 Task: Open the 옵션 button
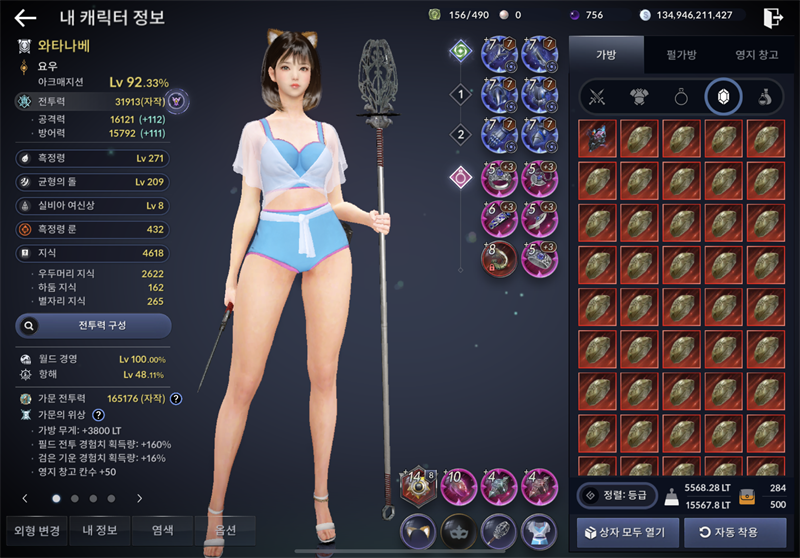click(x=224, y=530)
